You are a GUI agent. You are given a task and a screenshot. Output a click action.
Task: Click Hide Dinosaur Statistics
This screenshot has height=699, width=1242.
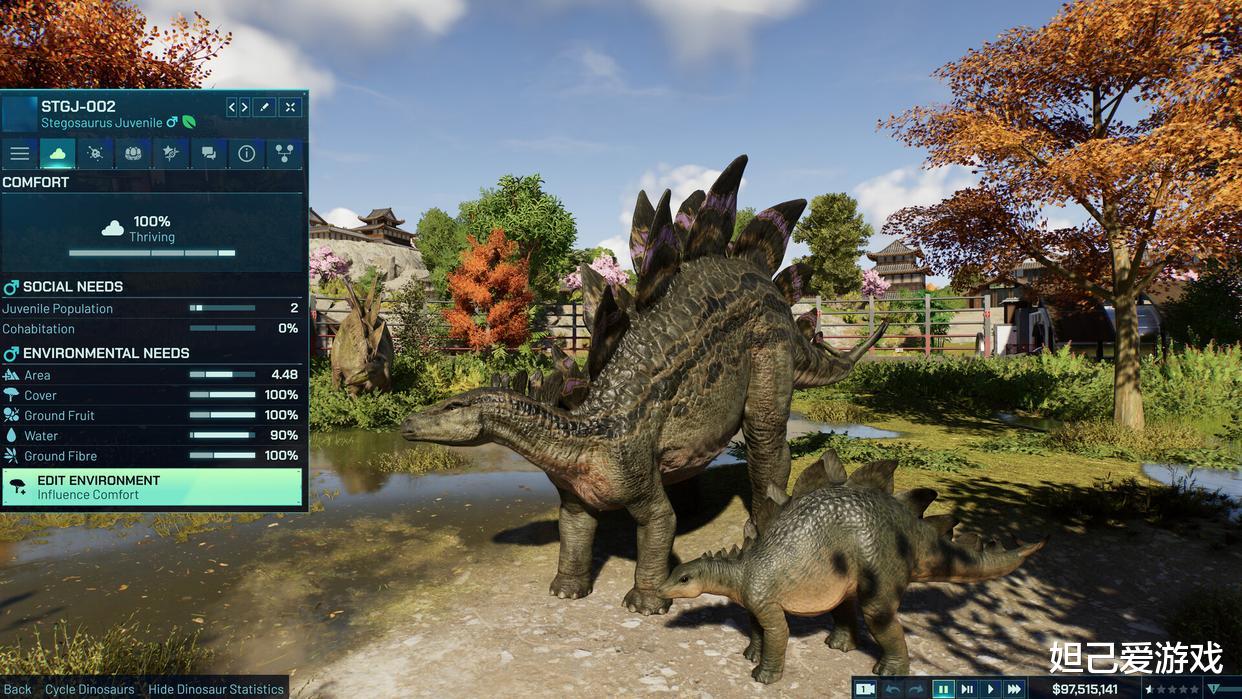pyautogui.click(x=216, y=689)
